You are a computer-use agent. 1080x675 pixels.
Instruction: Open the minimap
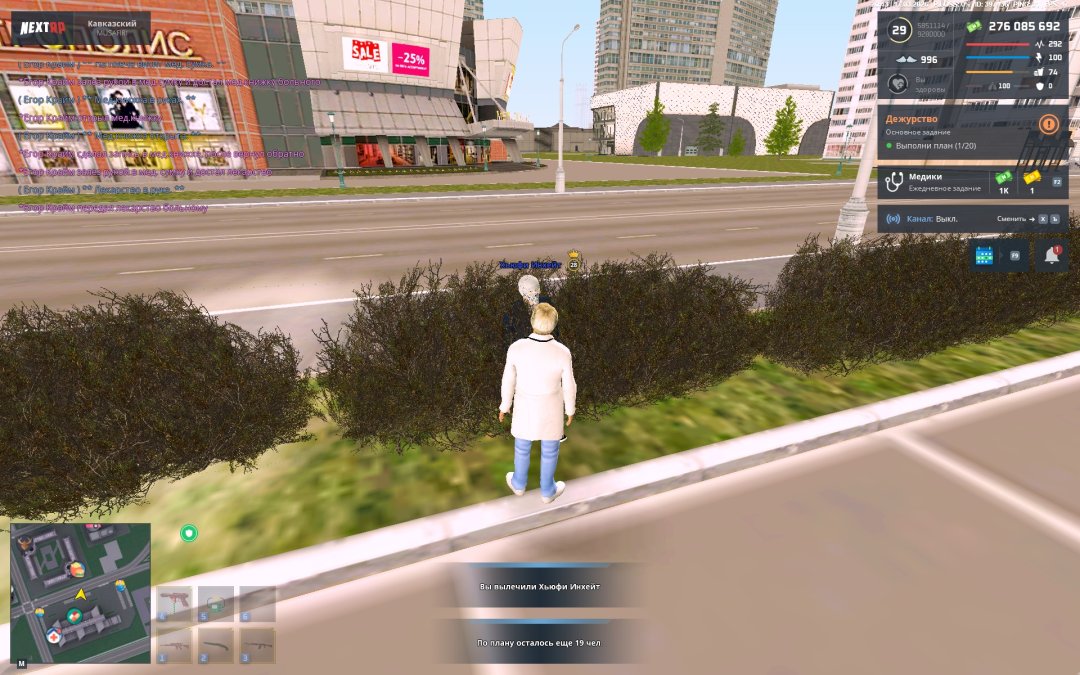click(80, 592)
